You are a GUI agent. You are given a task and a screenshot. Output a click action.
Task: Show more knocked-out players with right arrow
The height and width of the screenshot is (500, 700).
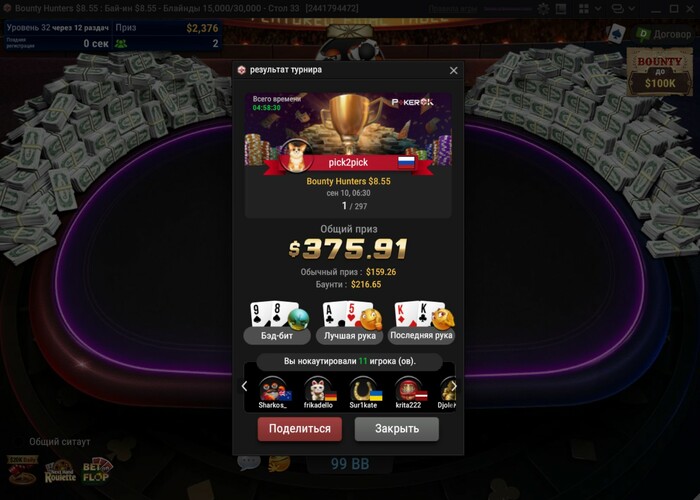click(453, 387)
